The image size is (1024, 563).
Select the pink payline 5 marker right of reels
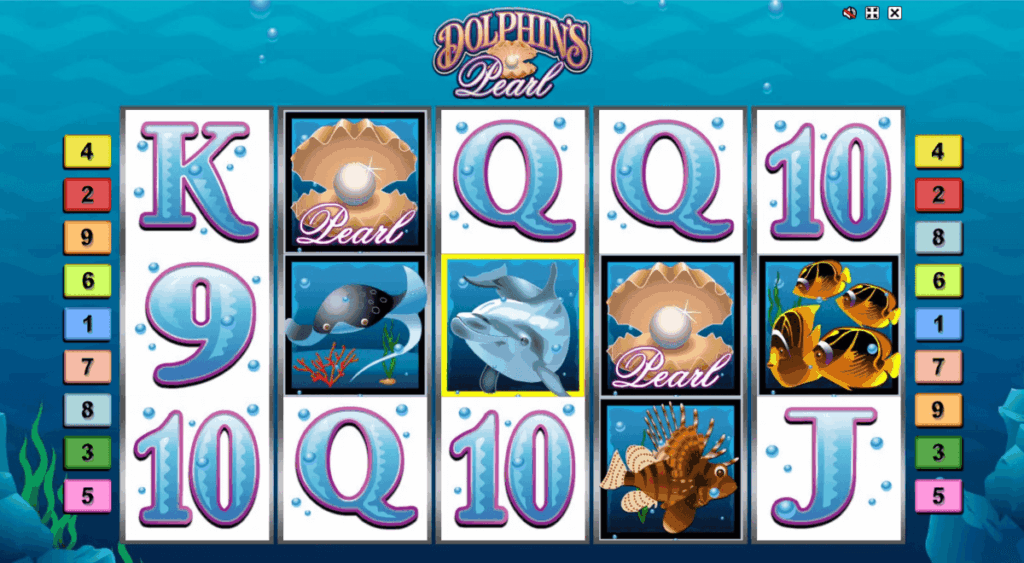(x=938, y=495)
